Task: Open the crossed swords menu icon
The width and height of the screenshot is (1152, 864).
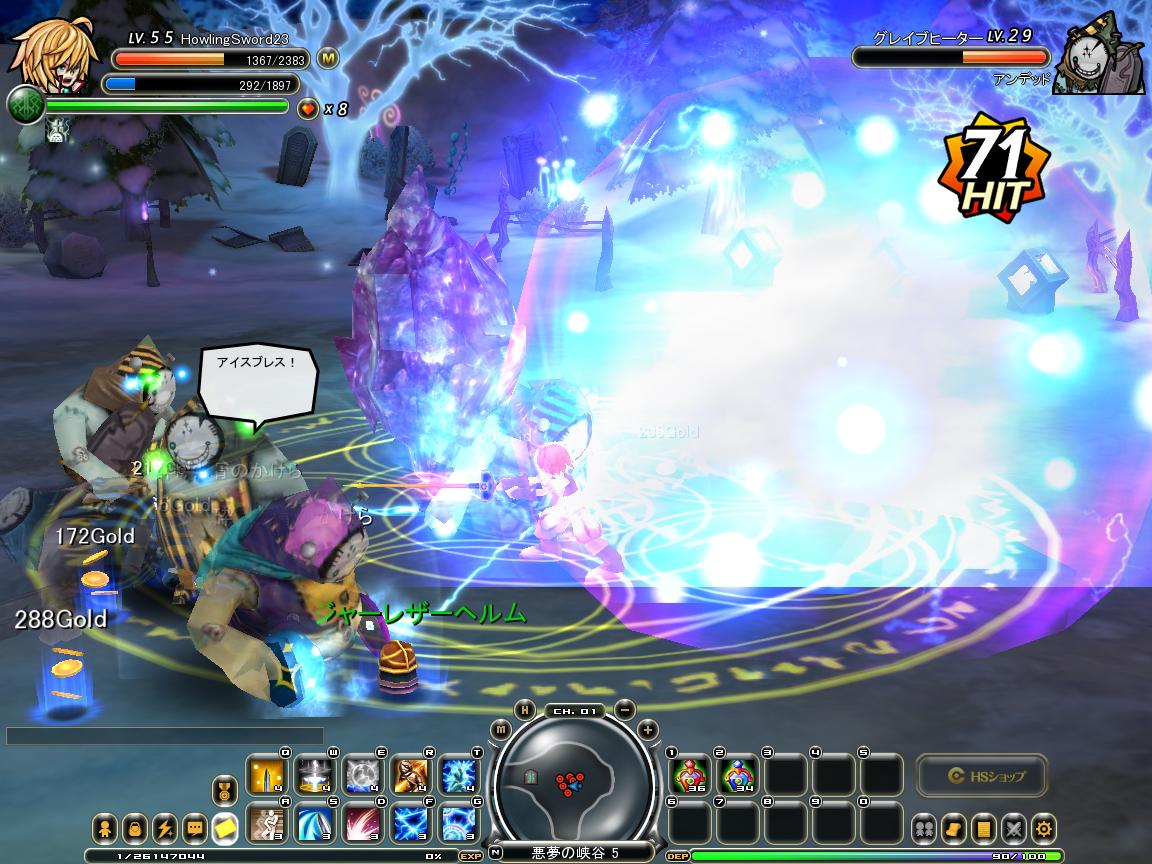Action: point(1014,828)
